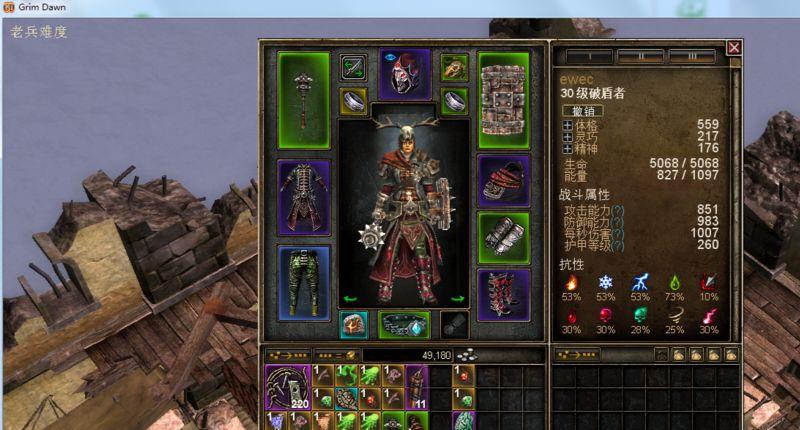Pick the gauntlets equipment slot
The height and width of the screenshot is (430, 800).
[503, 238]
